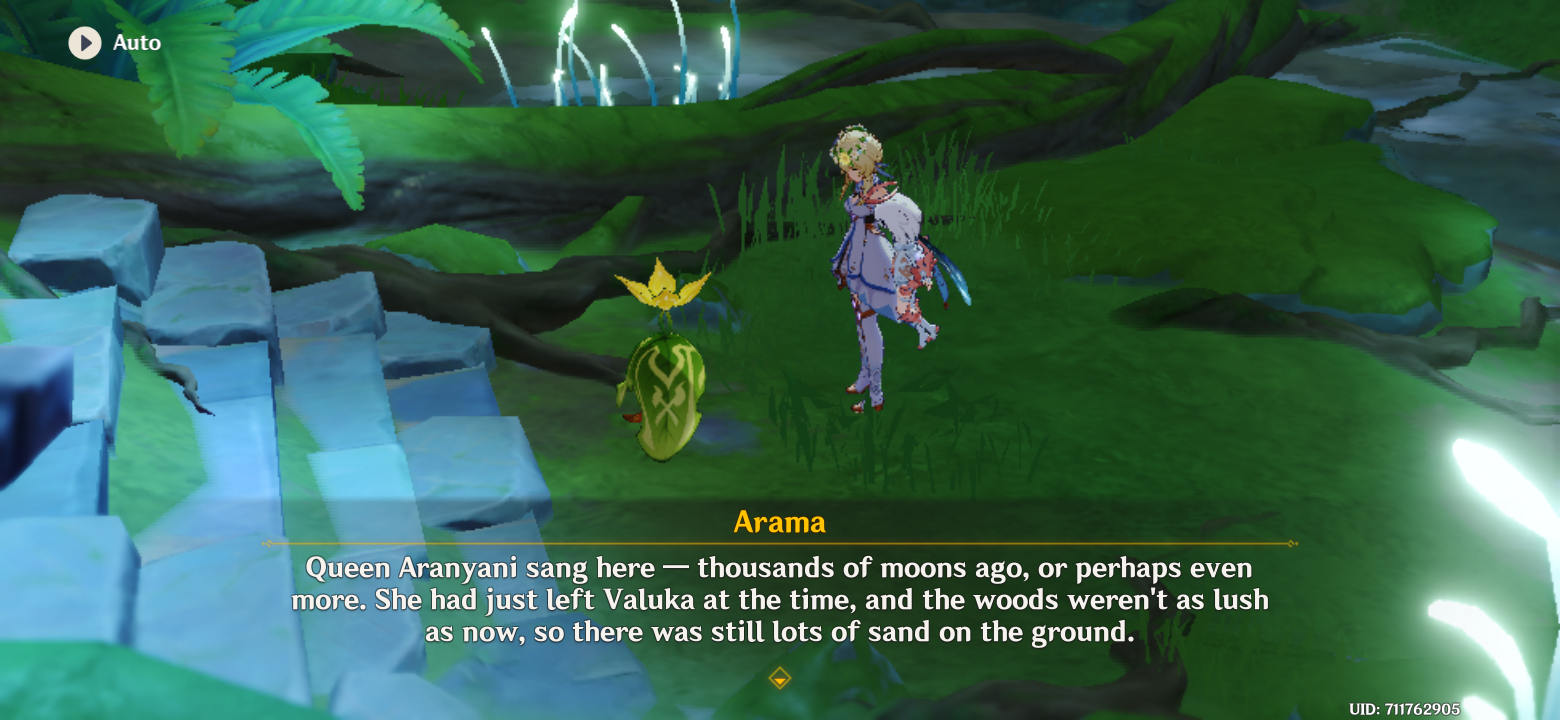Click the orange divider line under Arama's name
1560x720 pixels.
point(779,545)
